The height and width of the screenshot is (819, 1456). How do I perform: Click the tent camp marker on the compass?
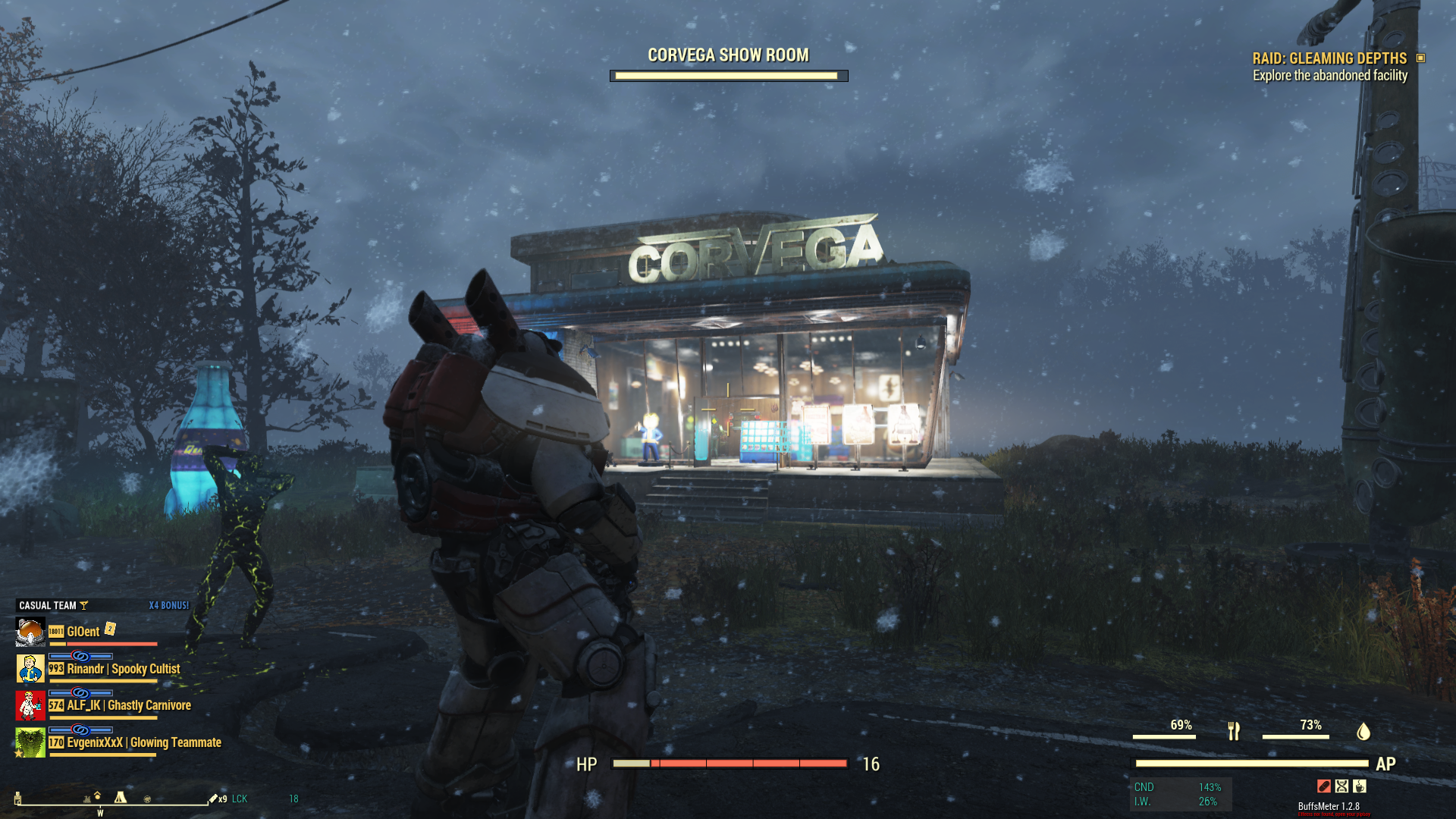coord(120,797)
